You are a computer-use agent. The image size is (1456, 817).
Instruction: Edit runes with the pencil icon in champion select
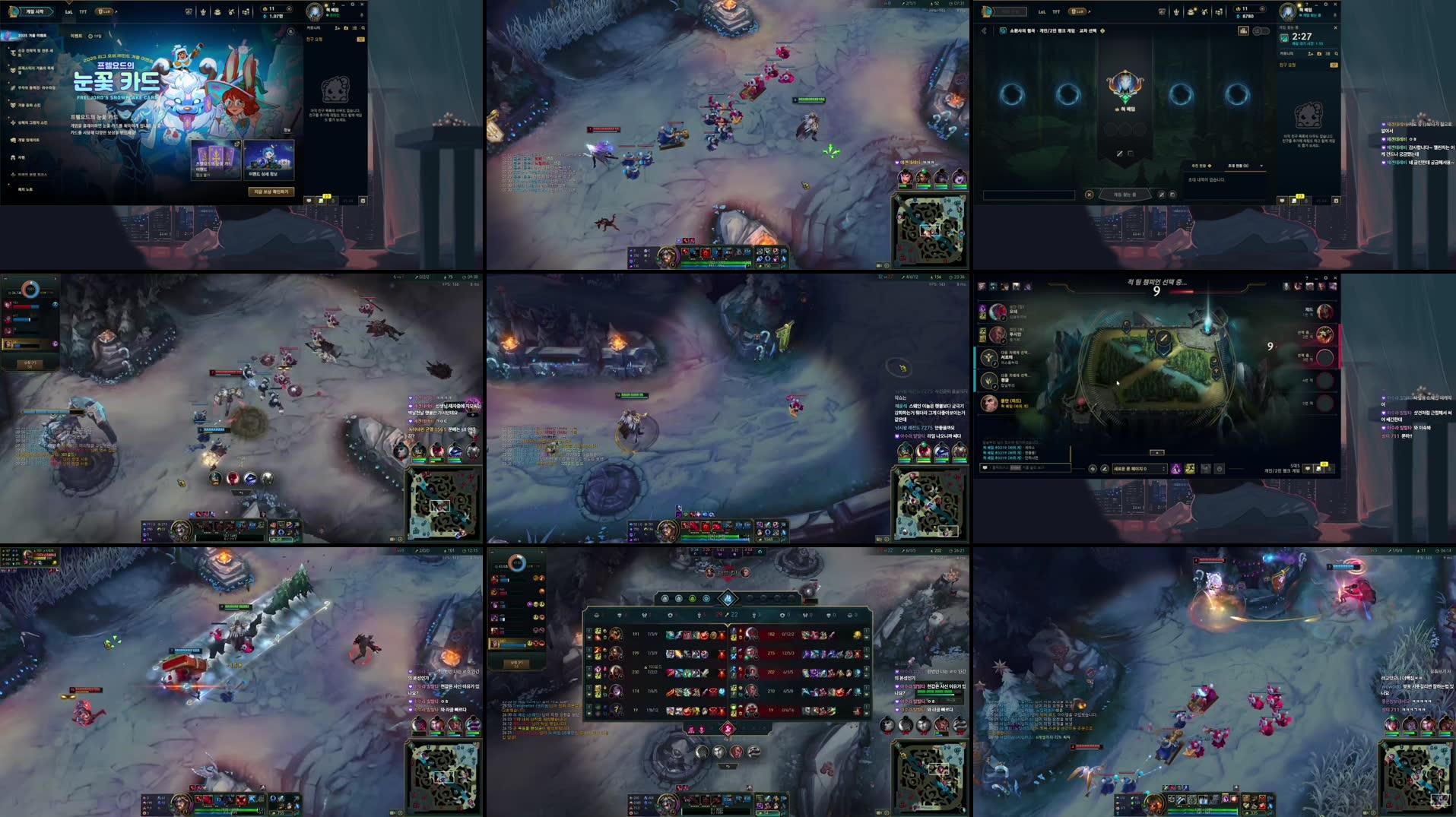tap(1104, 469)
